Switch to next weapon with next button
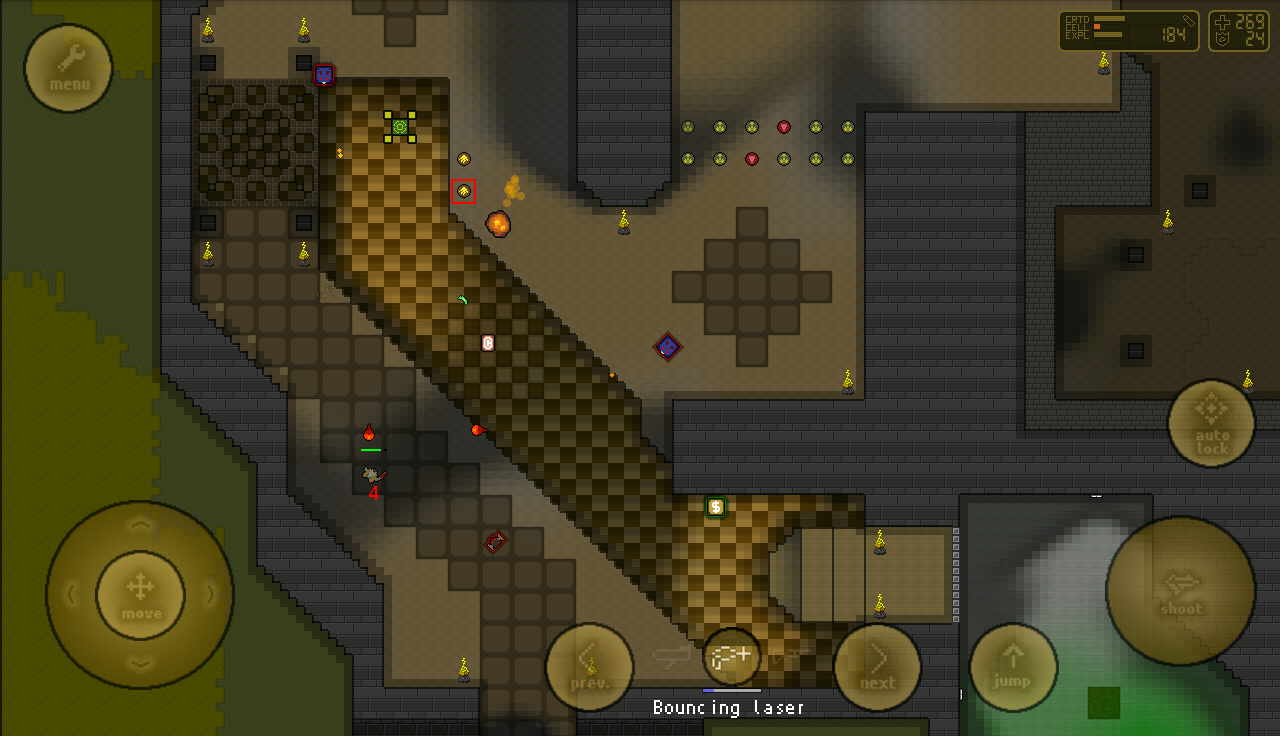 click(x=877, y=666)
